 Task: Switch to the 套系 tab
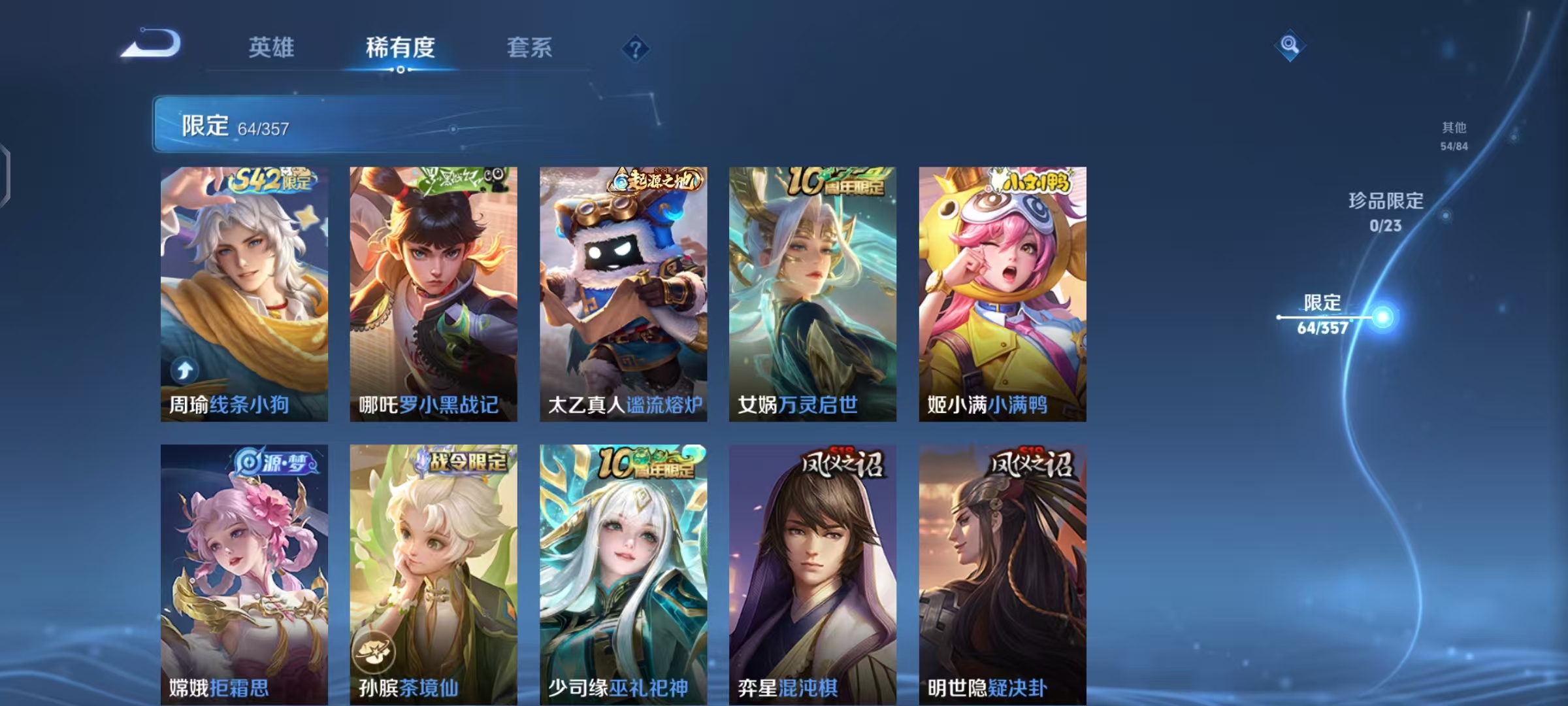tap(529, 47)
